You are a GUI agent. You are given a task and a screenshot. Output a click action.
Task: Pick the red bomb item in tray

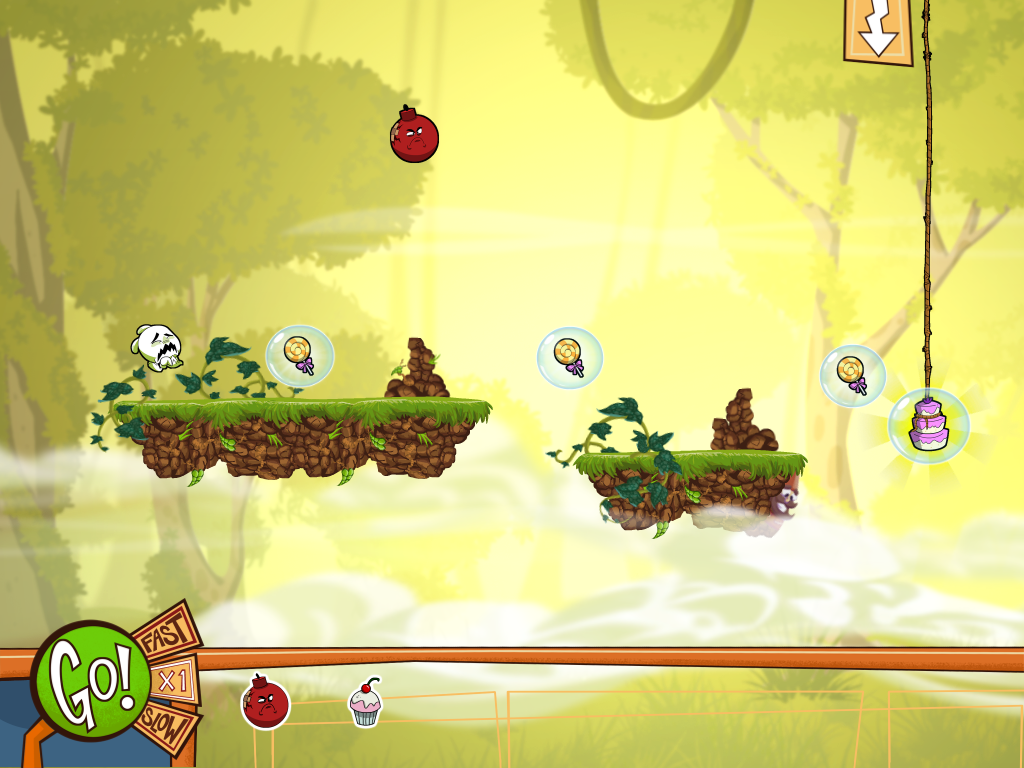266,702
